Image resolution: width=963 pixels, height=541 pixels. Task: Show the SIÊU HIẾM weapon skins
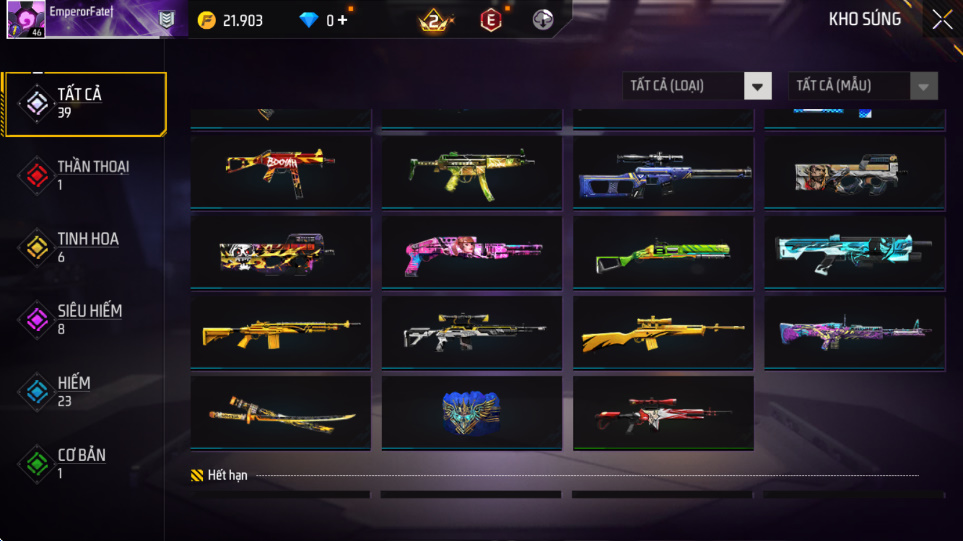point(84,319)
